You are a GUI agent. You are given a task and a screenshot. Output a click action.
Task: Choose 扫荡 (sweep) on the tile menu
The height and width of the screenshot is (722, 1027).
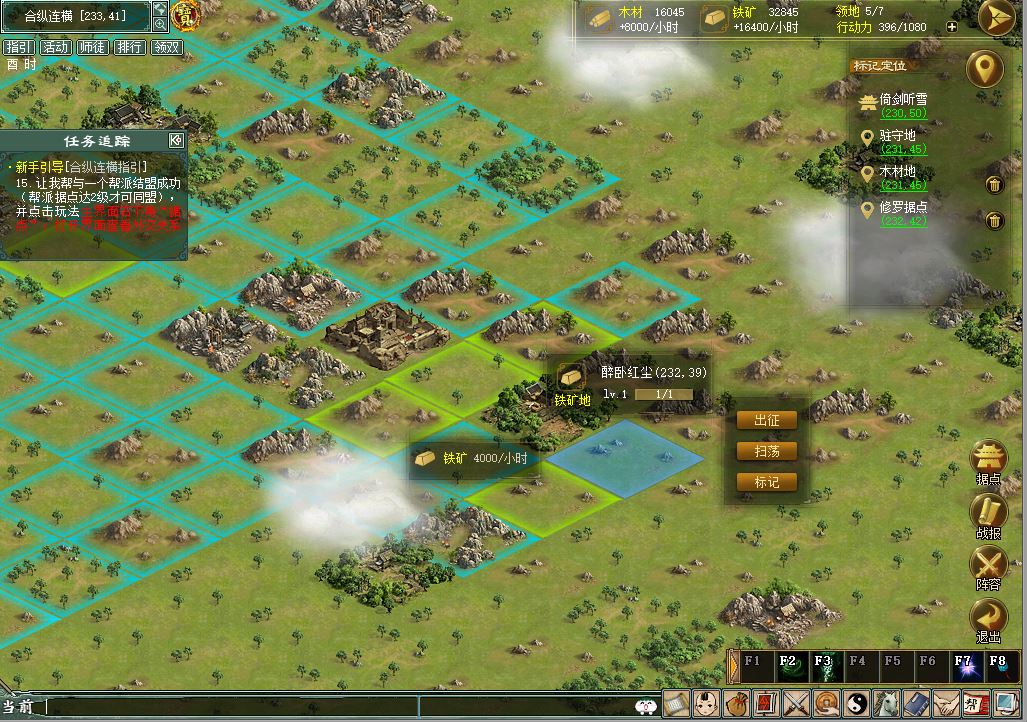coord(767,451)
